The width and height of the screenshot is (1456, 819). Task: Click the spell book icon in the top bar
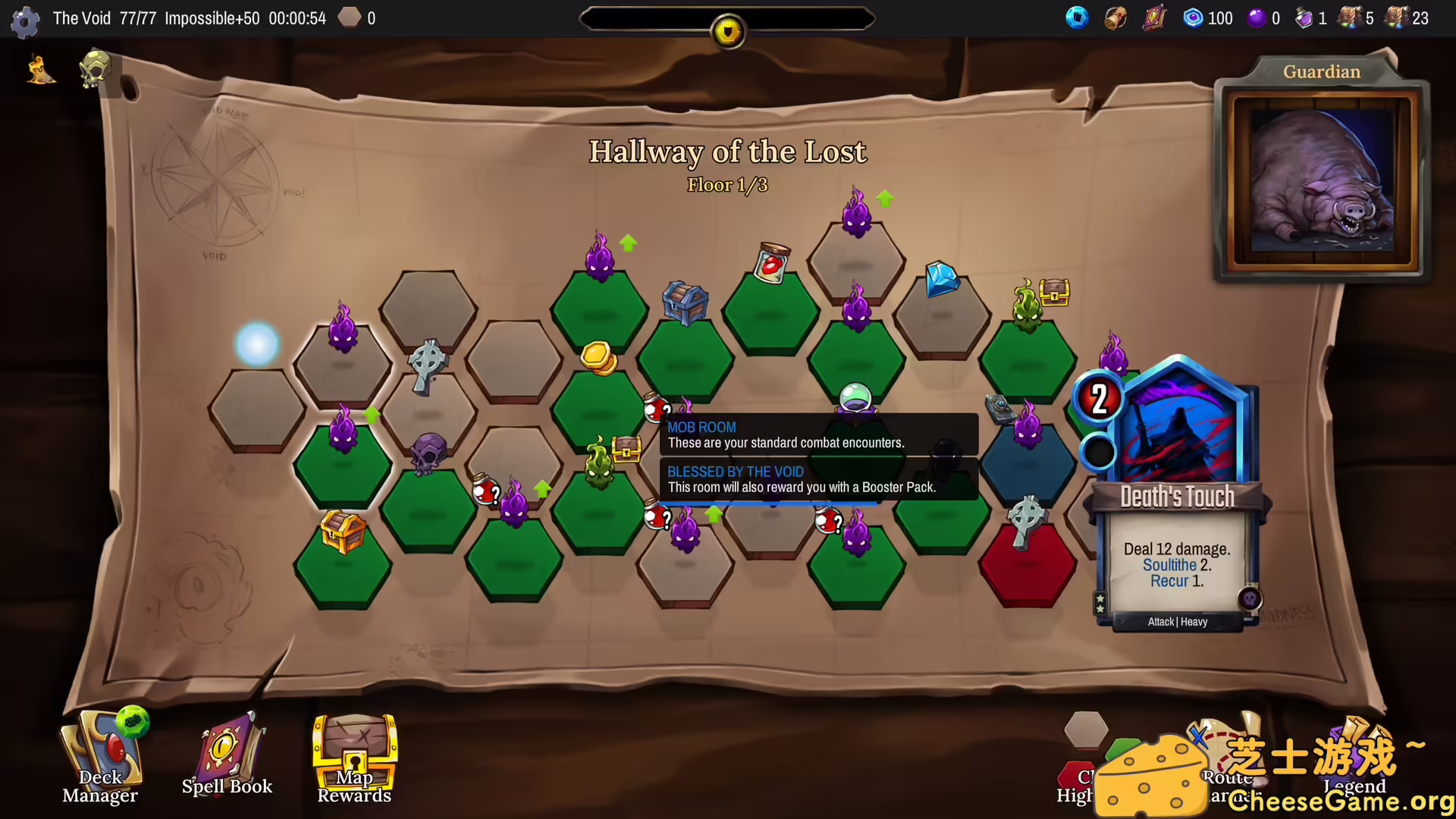(x=1153, y=17)
